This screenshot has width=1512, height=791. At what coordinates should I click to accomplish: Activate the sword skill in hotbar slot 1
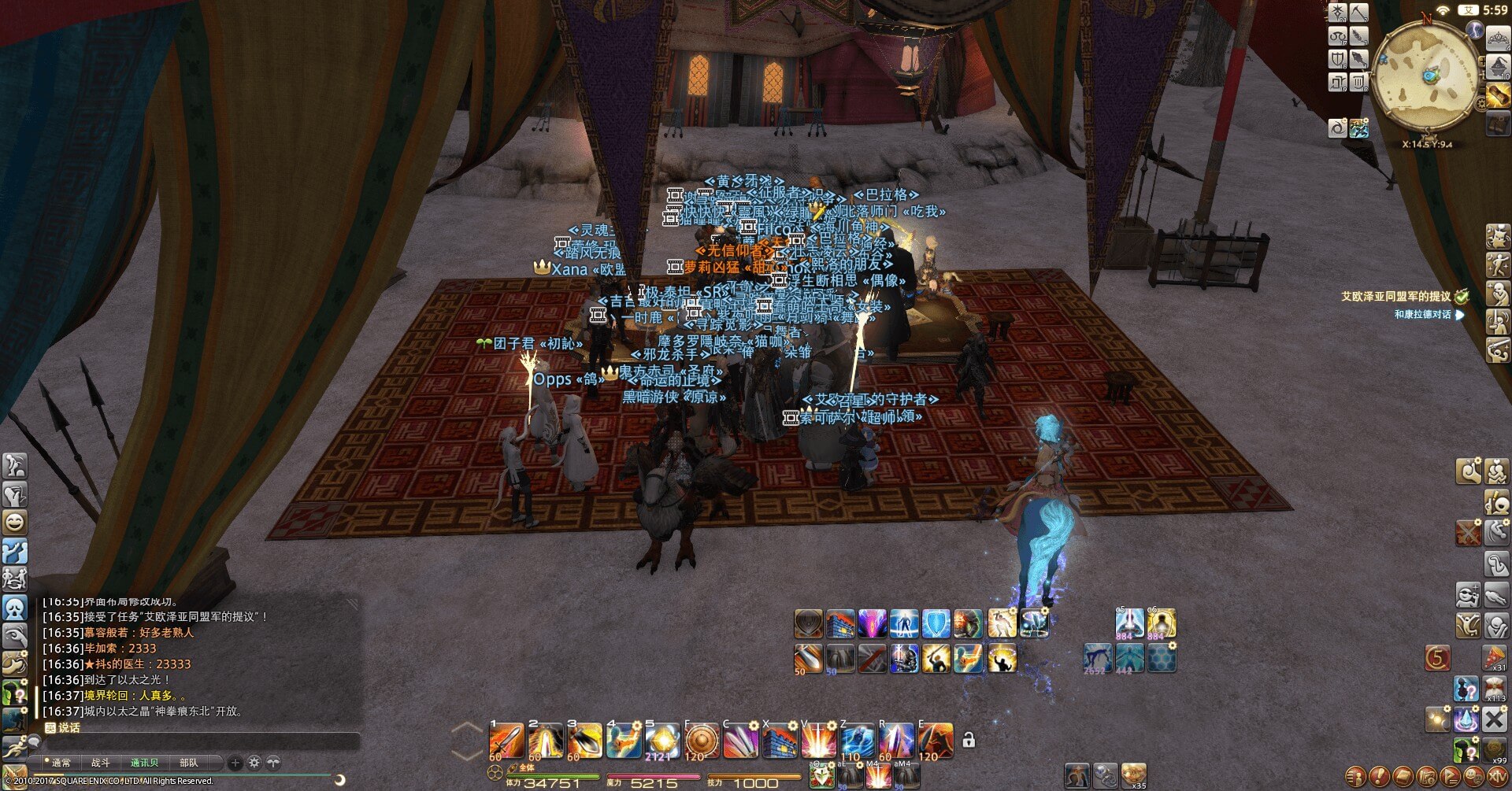(506, 741)
